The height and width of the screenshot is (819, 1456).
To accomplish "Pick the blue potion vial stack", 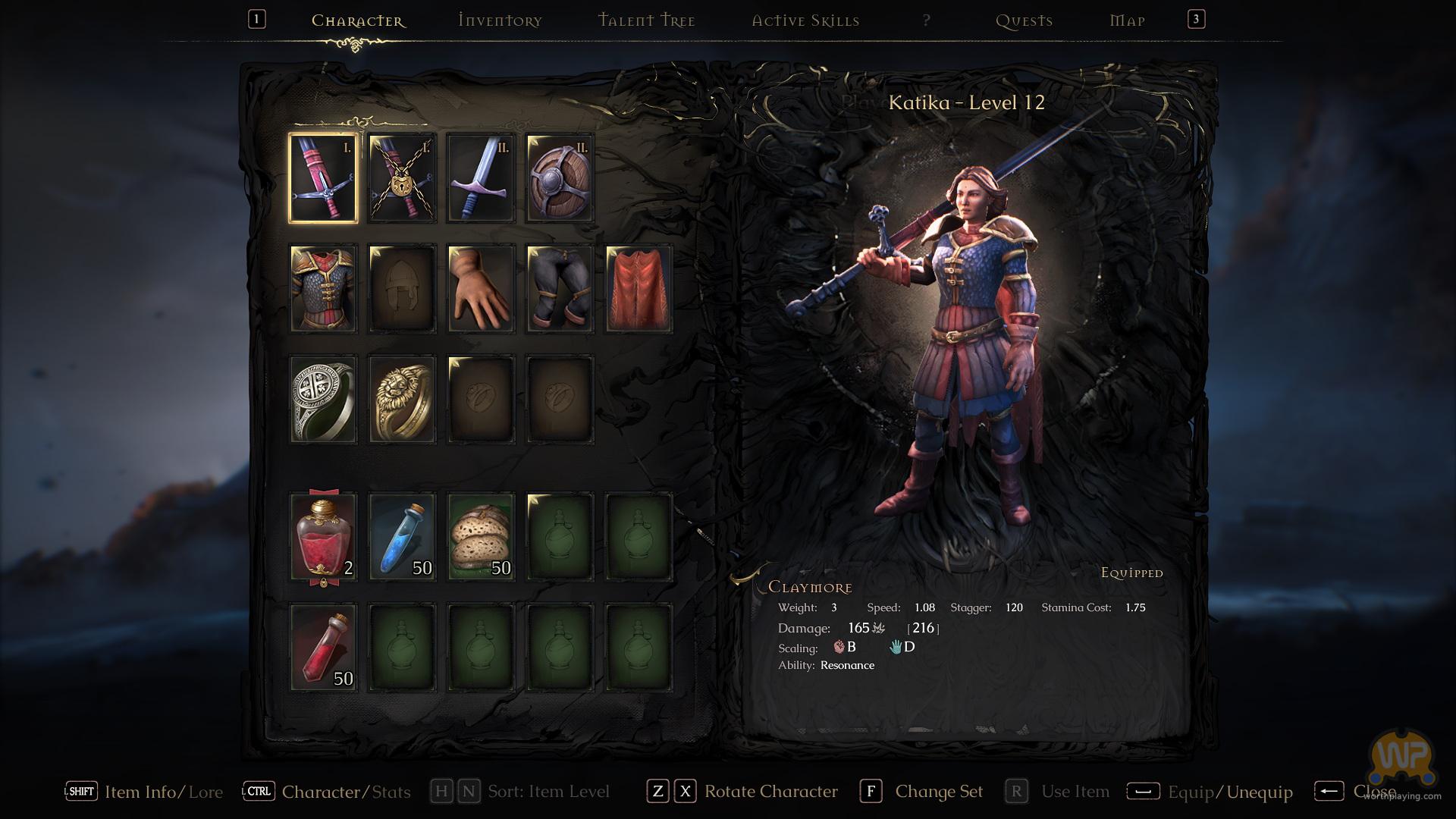I will pos(402,537).
